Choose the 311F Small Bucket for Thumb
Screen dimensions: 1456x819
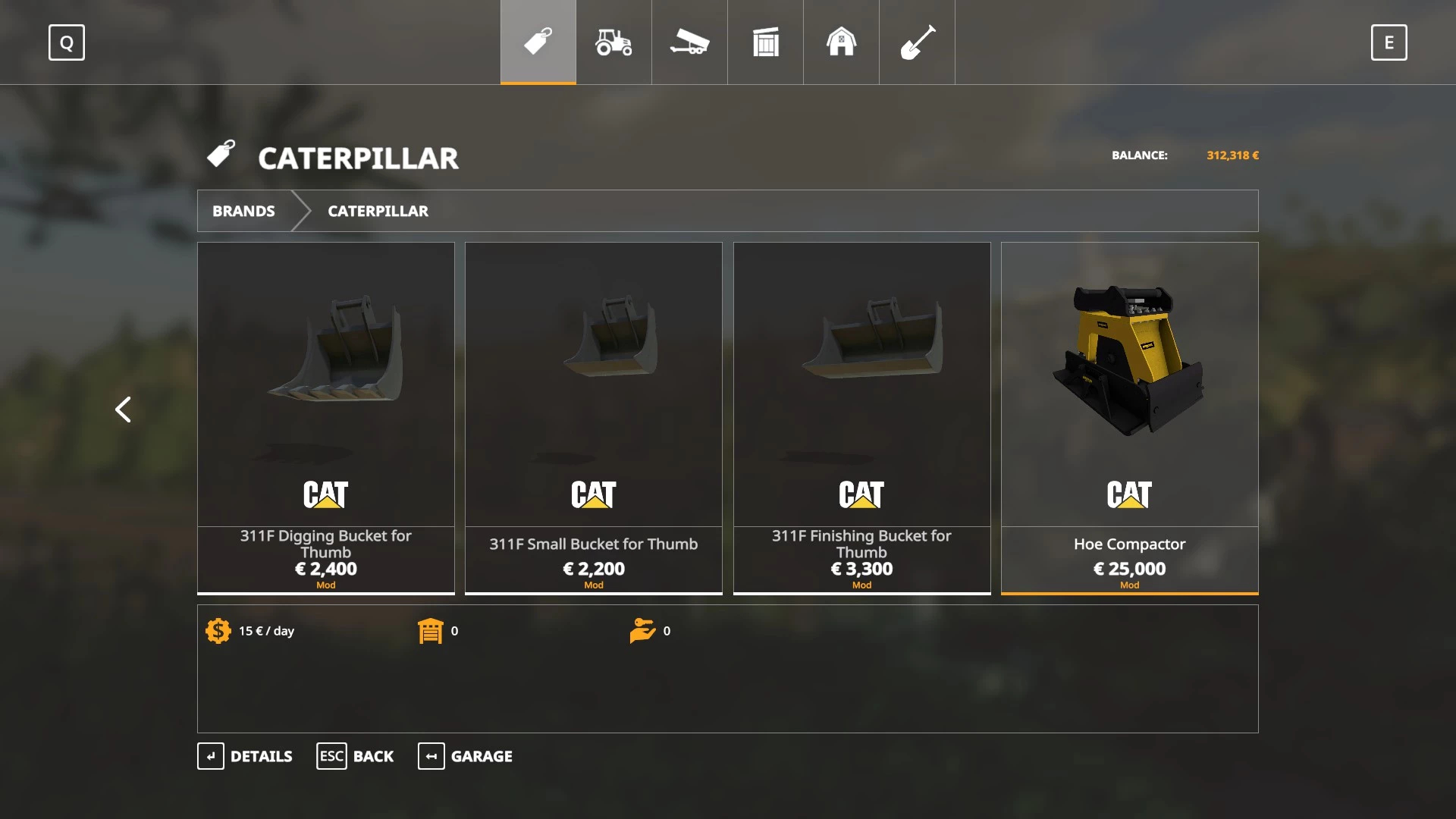pyautogui.click(x=594, y=417)
